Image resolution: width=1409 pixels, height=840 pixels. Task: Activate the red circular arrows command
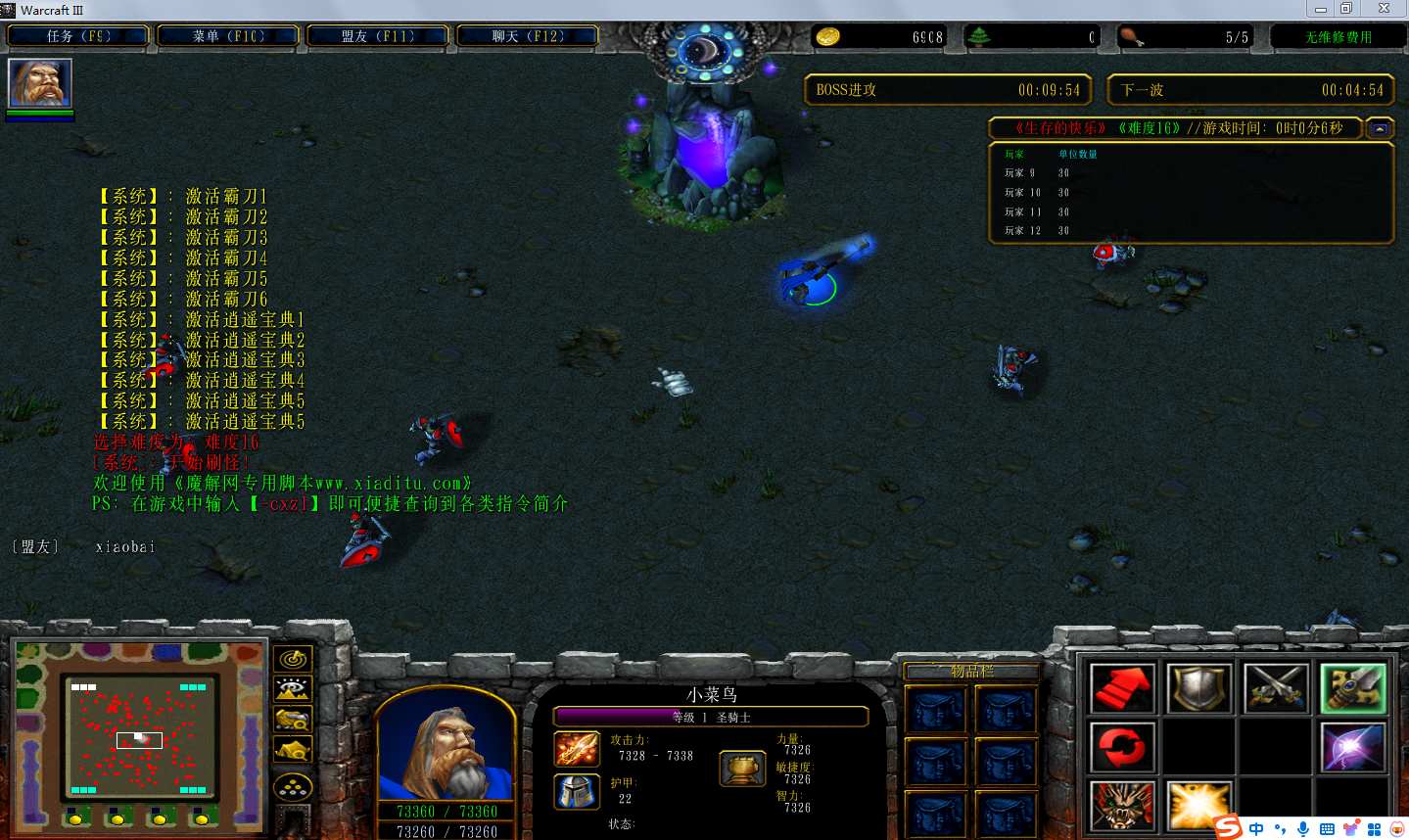[1122, 747]
